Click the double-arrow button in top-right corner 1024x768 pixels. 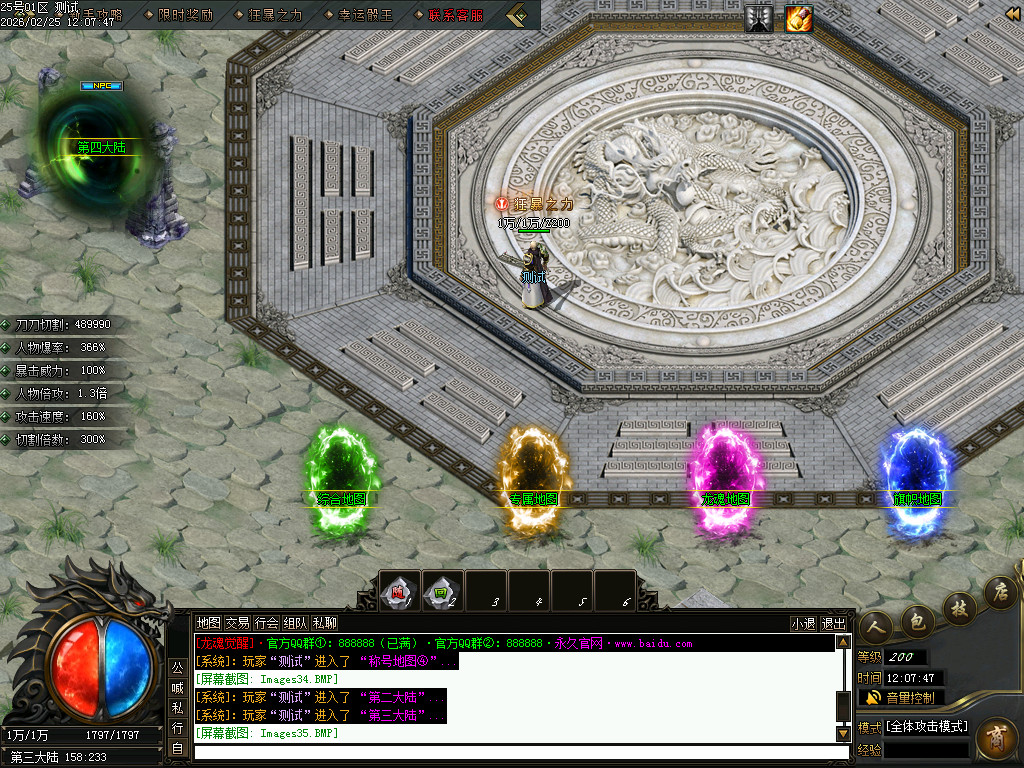coord(1012,13)
